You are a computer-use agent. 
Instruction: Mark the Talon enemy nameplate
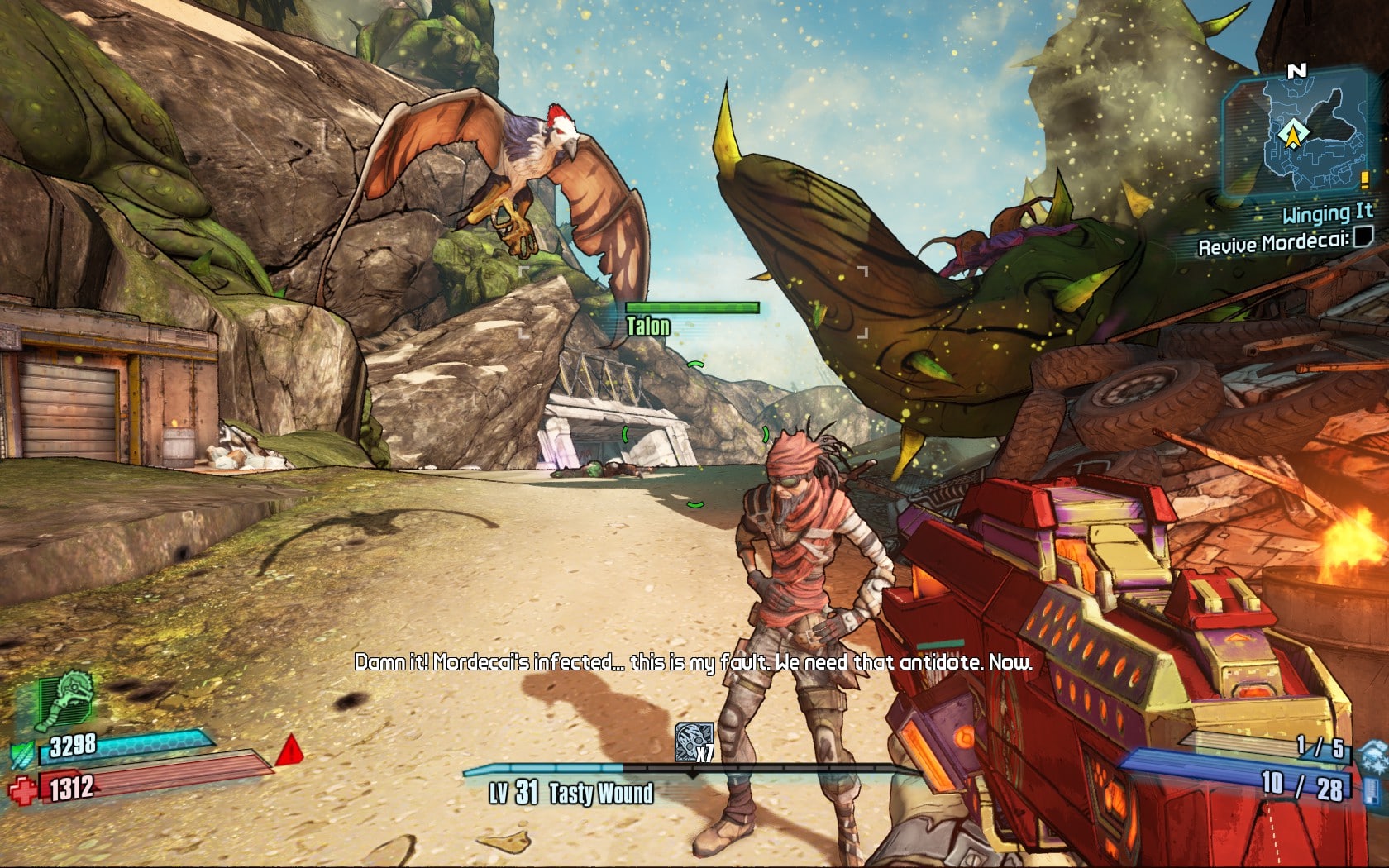tap(648, 324)
